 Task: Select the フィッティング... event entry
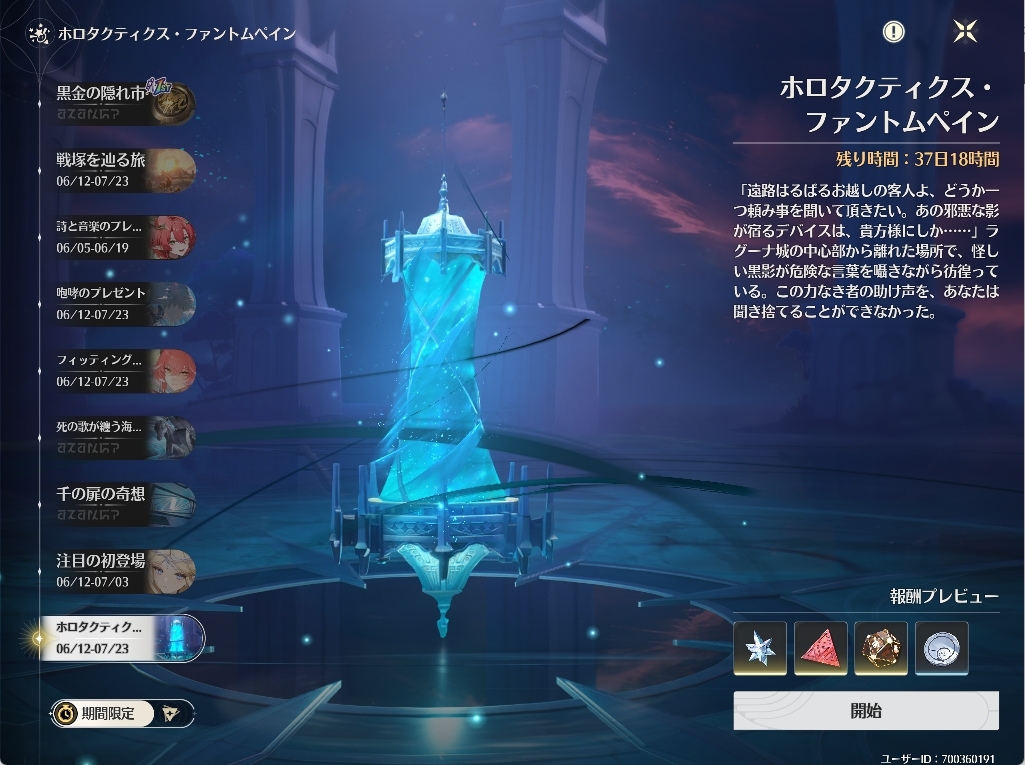pyautogui.click(x=124, y=370)
